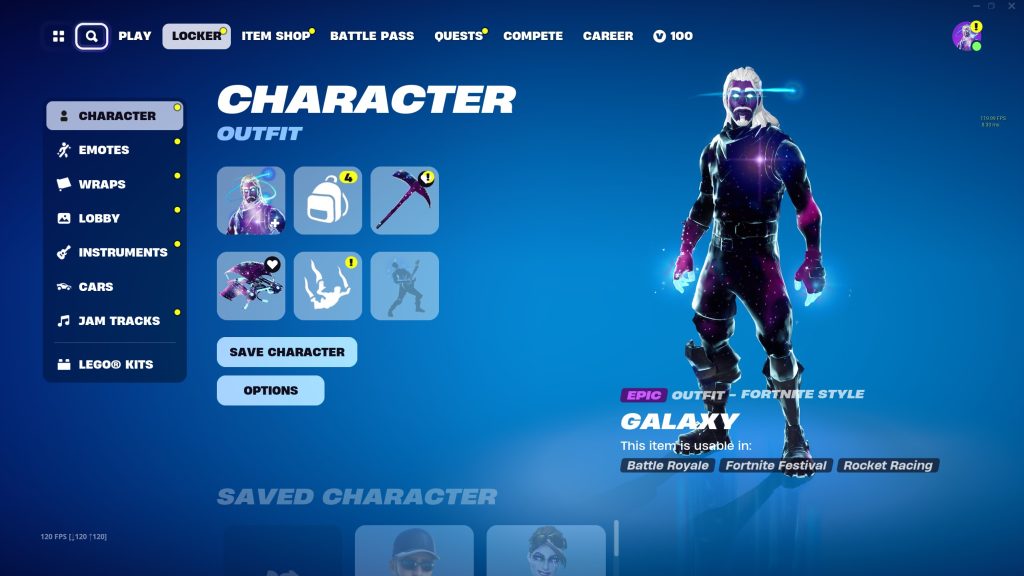This screenshot has height=576, width=1024.
Task: Show the Cars locker category
Action: click(96, 287)
